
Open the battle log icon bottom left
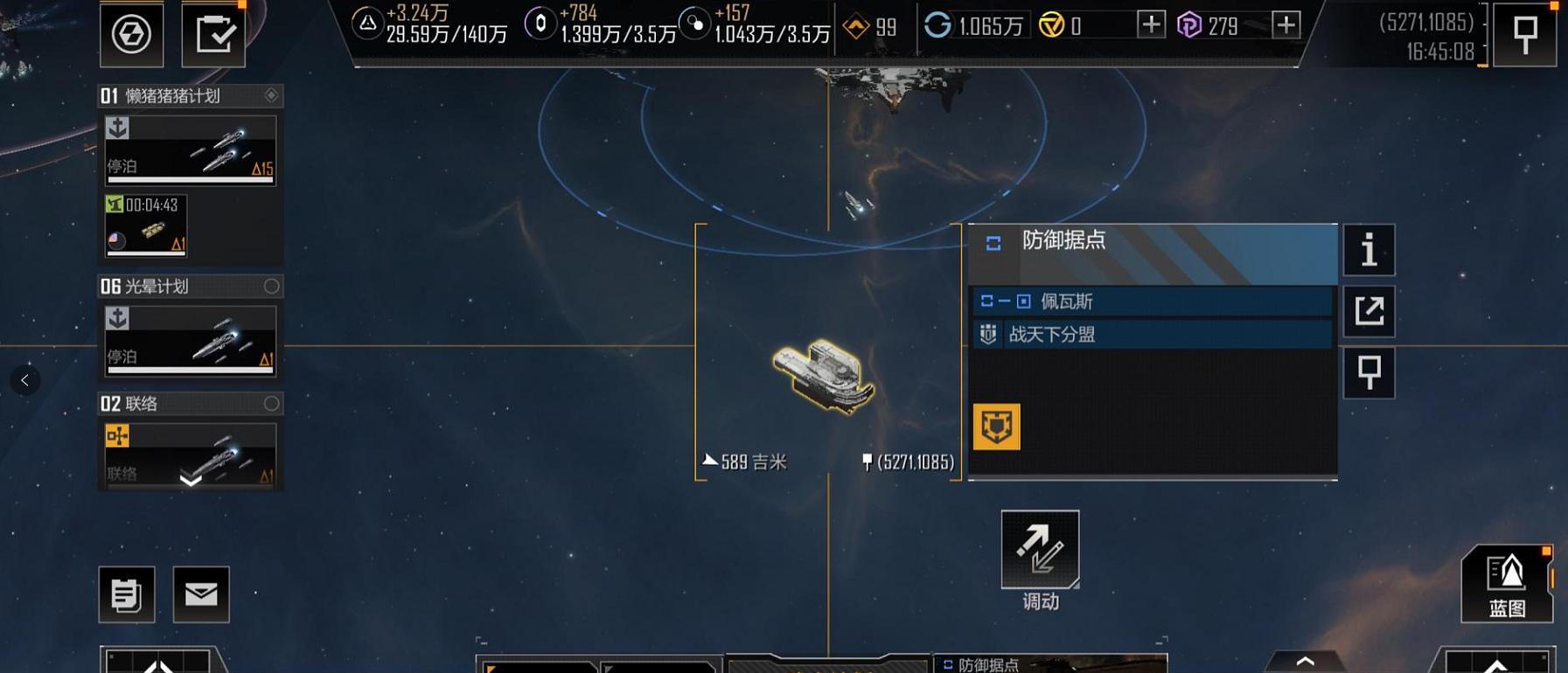pos(129,593)
